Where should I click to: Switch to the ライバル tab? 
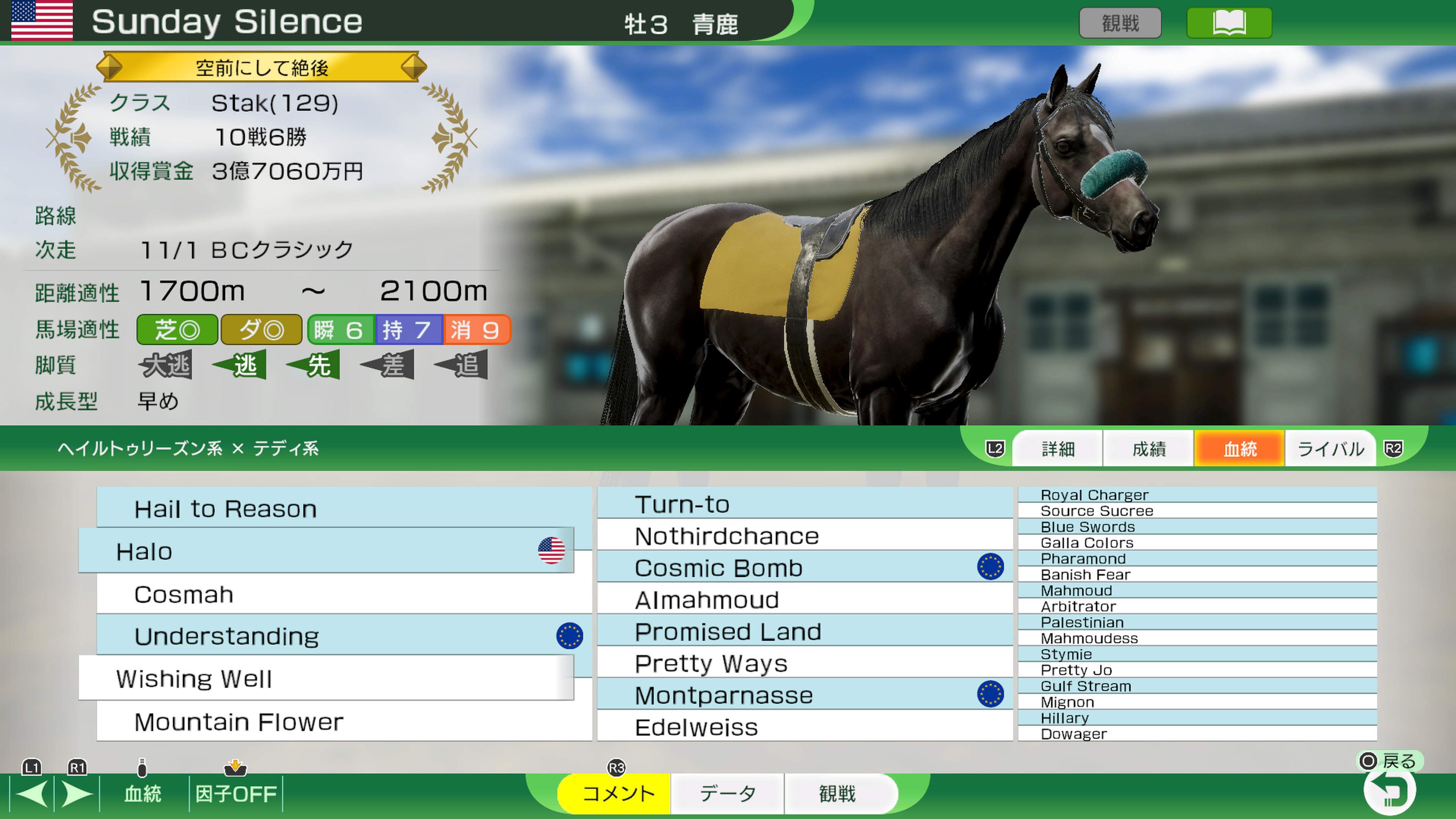(x=1330, y=448)
